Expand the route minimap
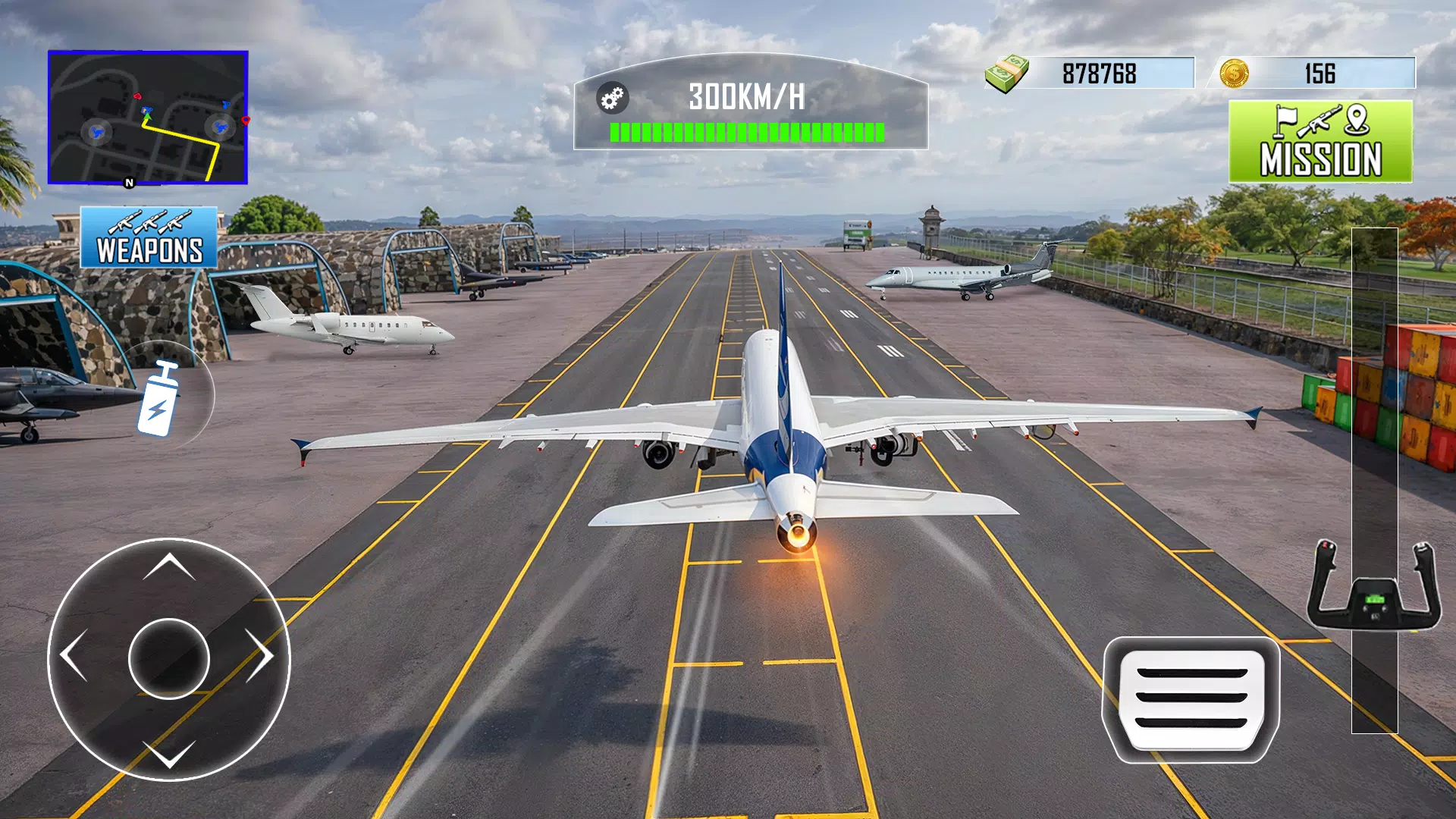Screen dimensions: 1456x819 [148, 118]
